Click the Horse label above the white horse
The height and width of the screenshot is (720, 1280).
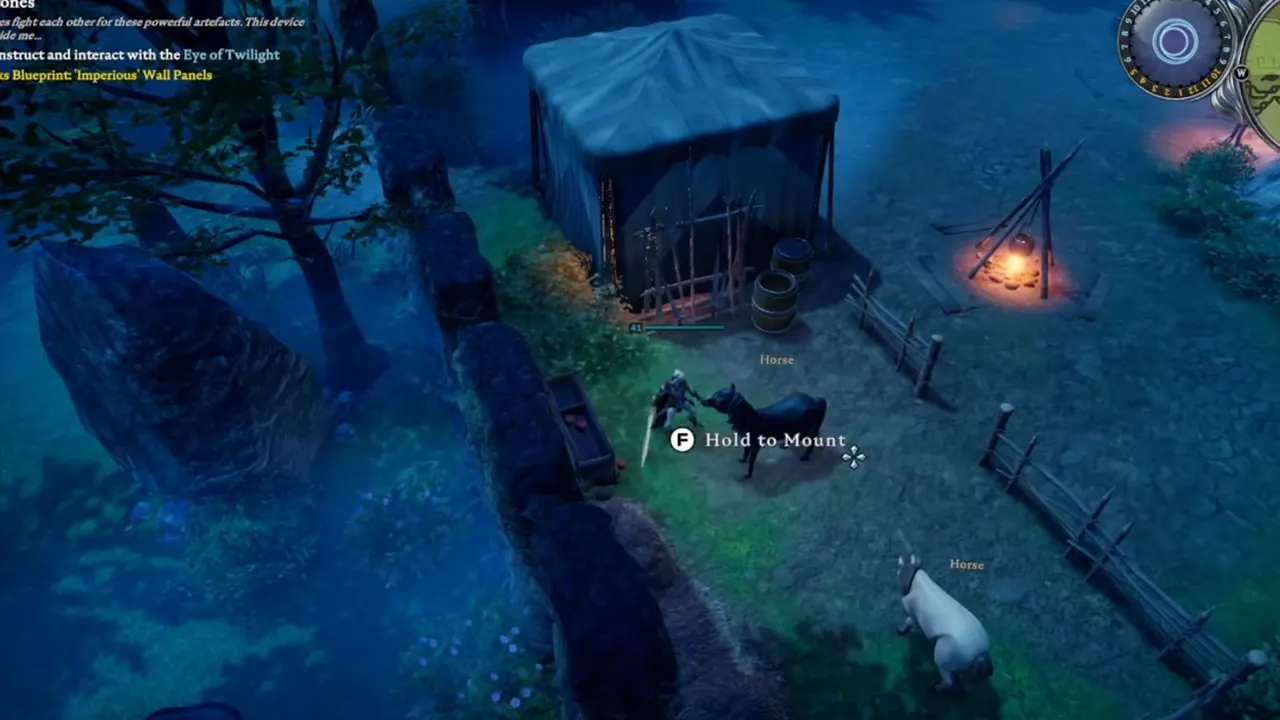click(966, 564)
